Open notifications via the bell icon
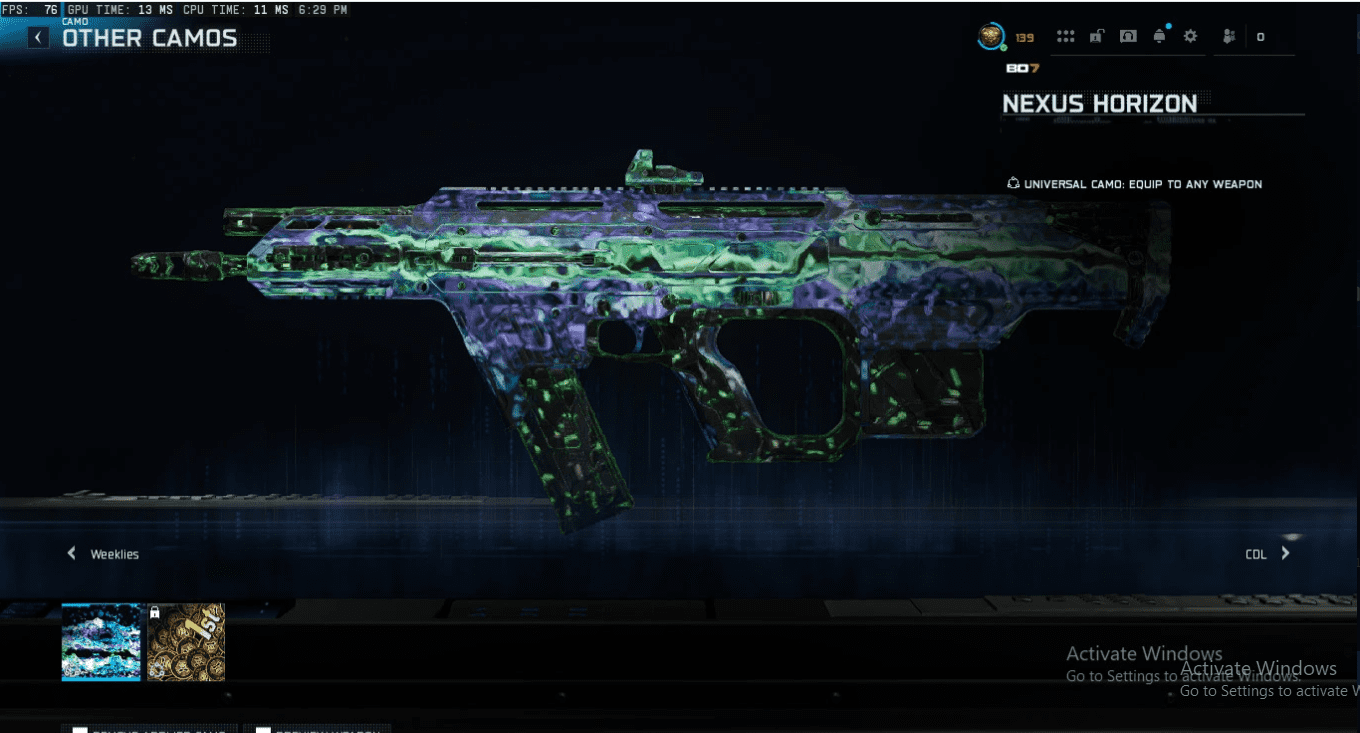 coord(1158,36)
